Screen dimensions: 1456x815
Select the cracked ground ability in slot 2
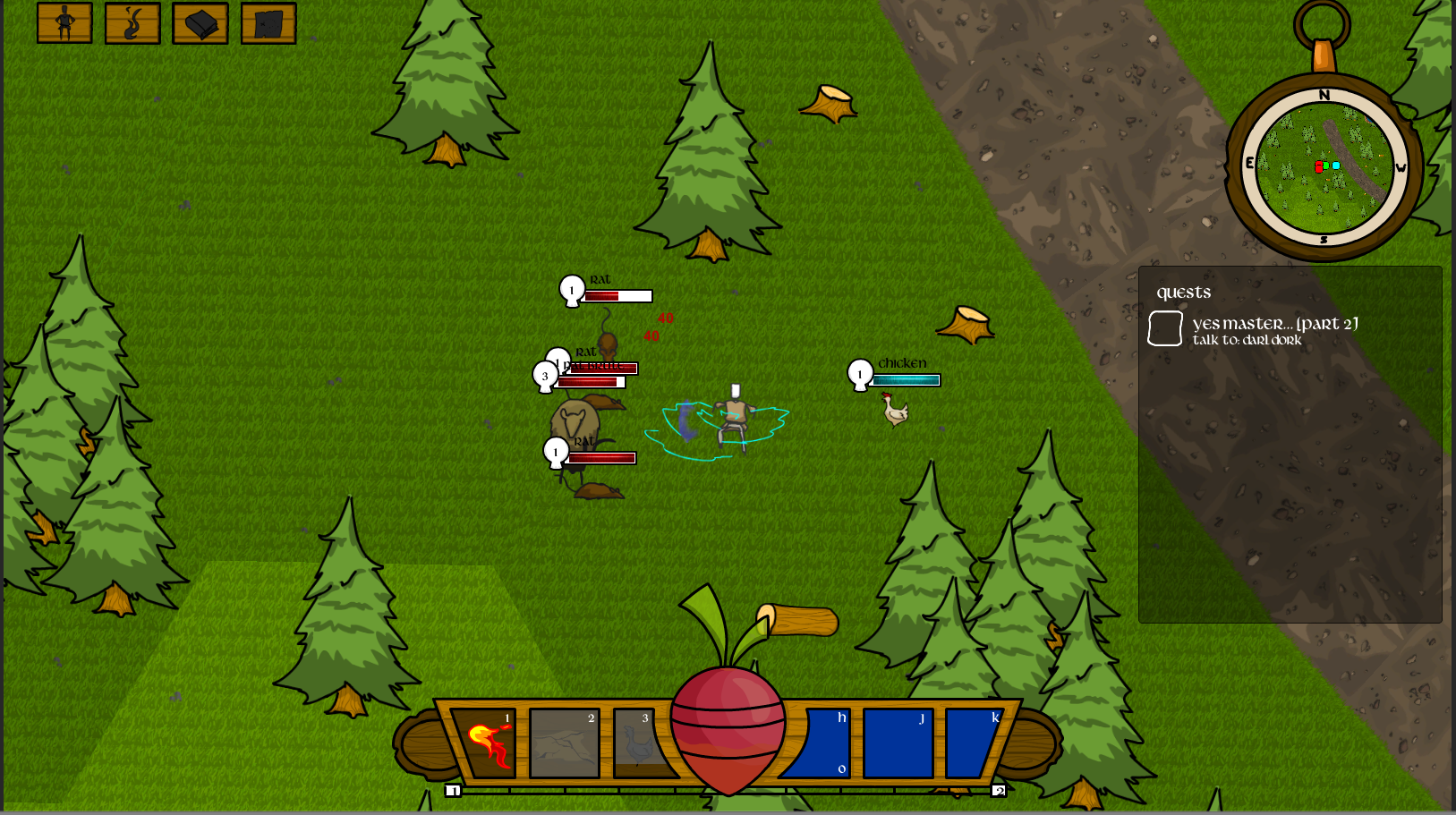(565, 743)
